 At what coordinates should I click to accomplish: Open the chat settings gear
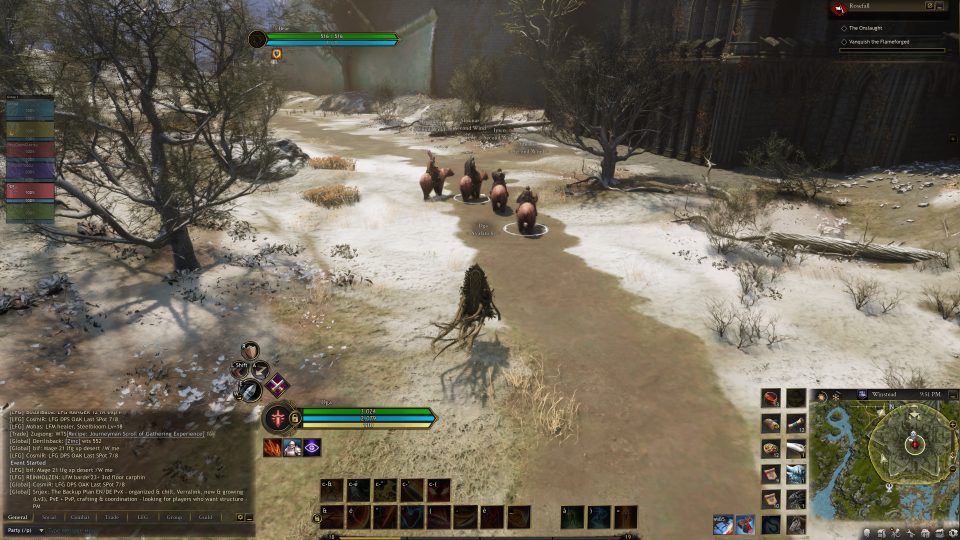(240, 517)
